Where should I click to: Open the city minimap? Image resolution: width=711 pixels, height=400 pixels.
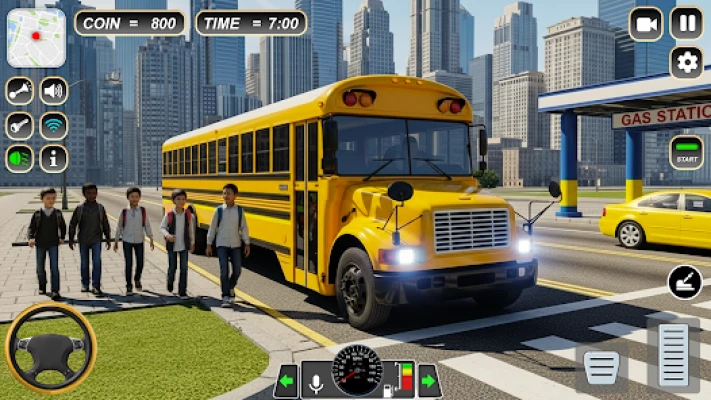(x=36, y=37)
